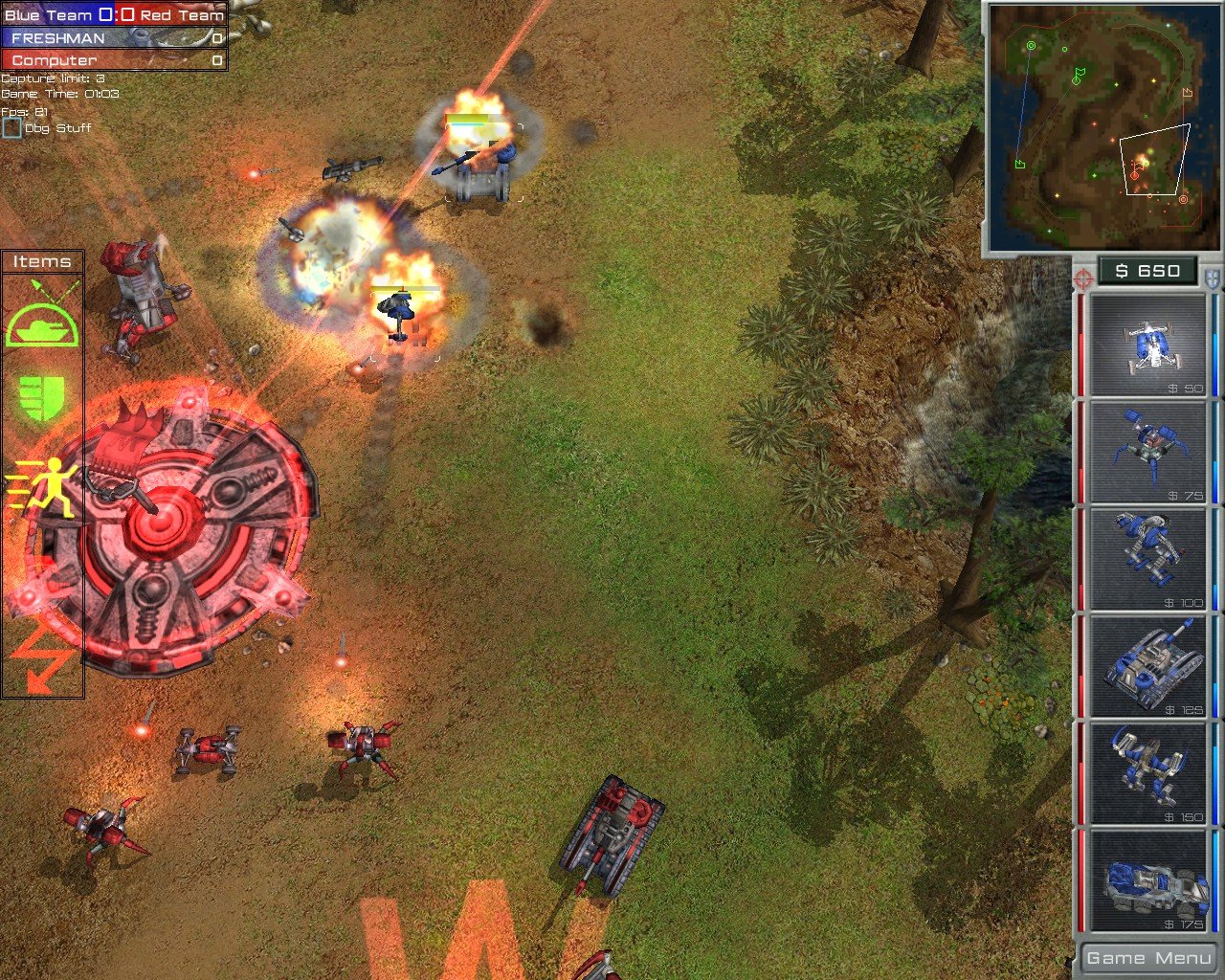The image size is (1225, 980).
Task: Build the $50 scout buggy unit
Action: [1147, 344]
